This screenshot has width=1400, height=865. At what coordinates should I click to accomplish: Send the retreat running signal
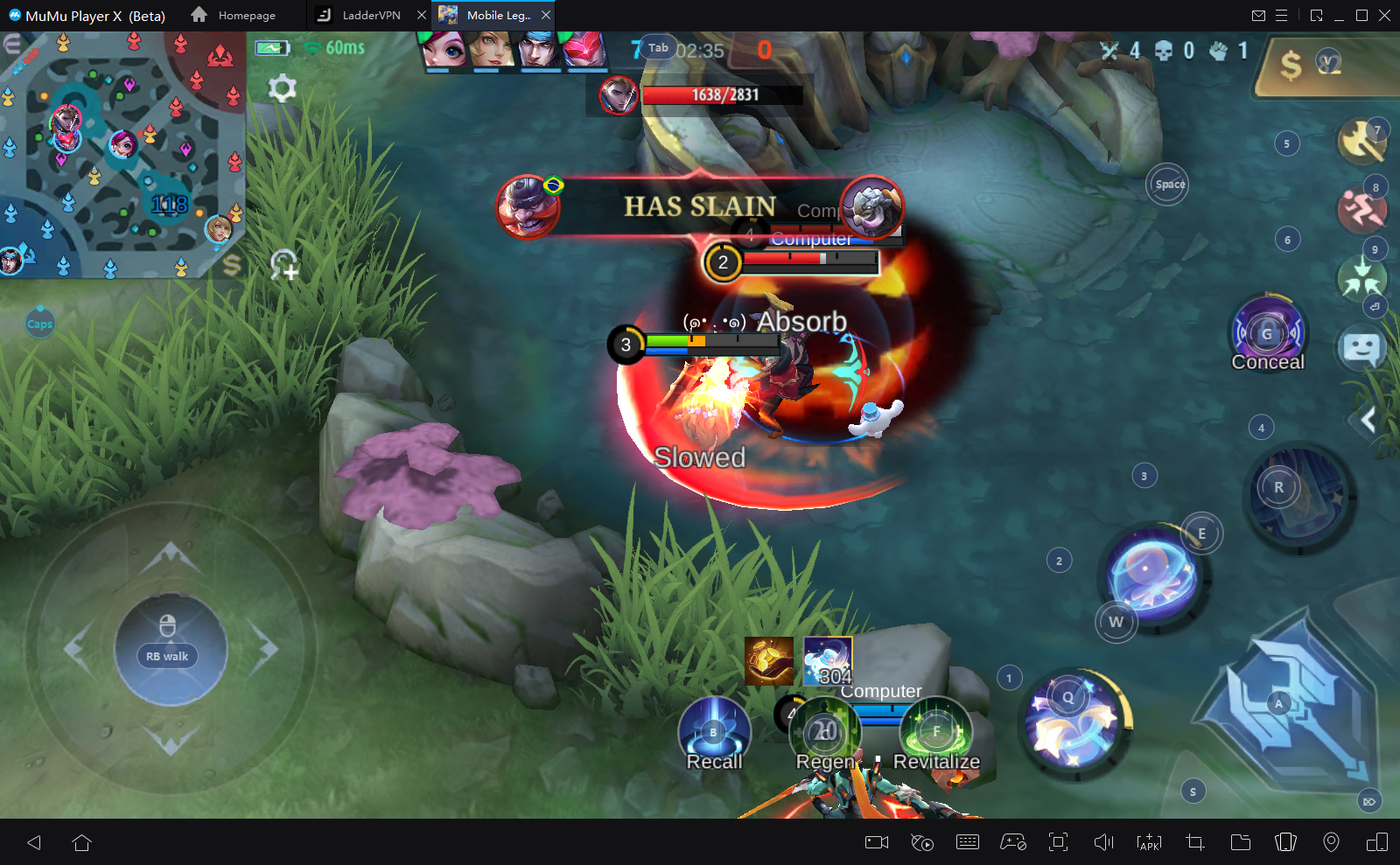point(1361,210)
